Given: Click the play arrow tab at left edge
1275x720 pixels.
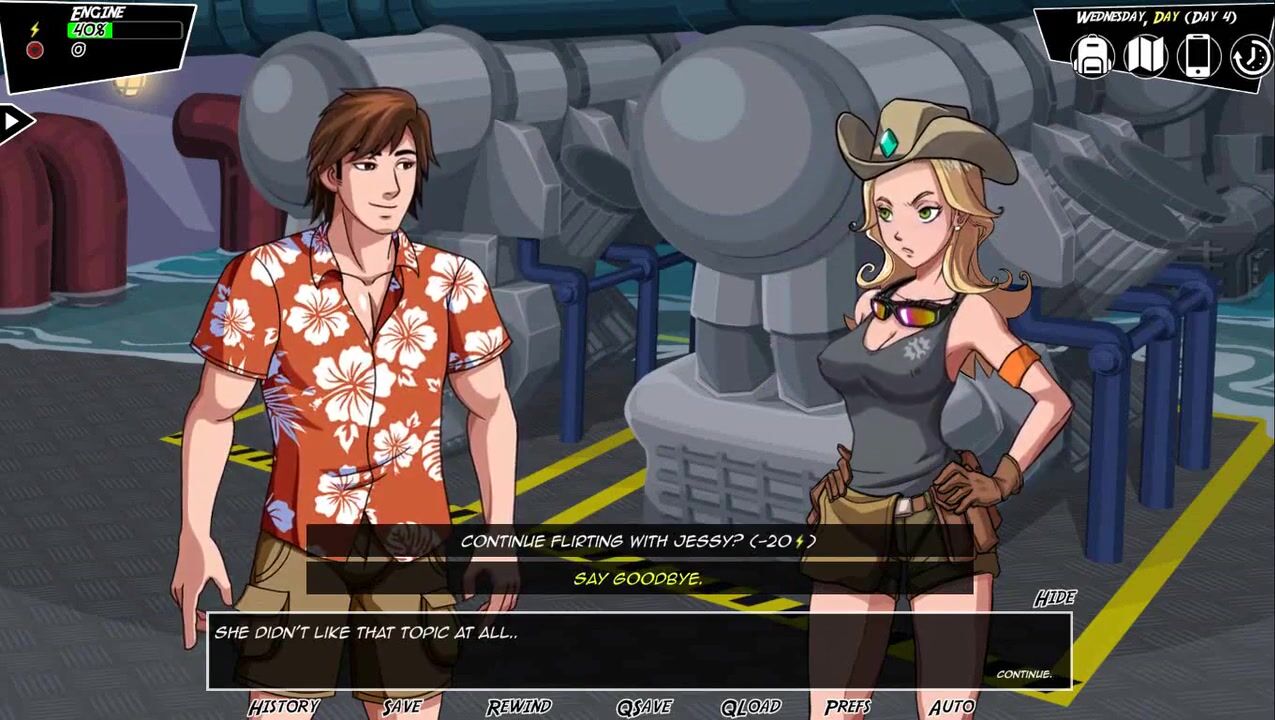Looking at the screenshot, I should click(x=14, y=123).
